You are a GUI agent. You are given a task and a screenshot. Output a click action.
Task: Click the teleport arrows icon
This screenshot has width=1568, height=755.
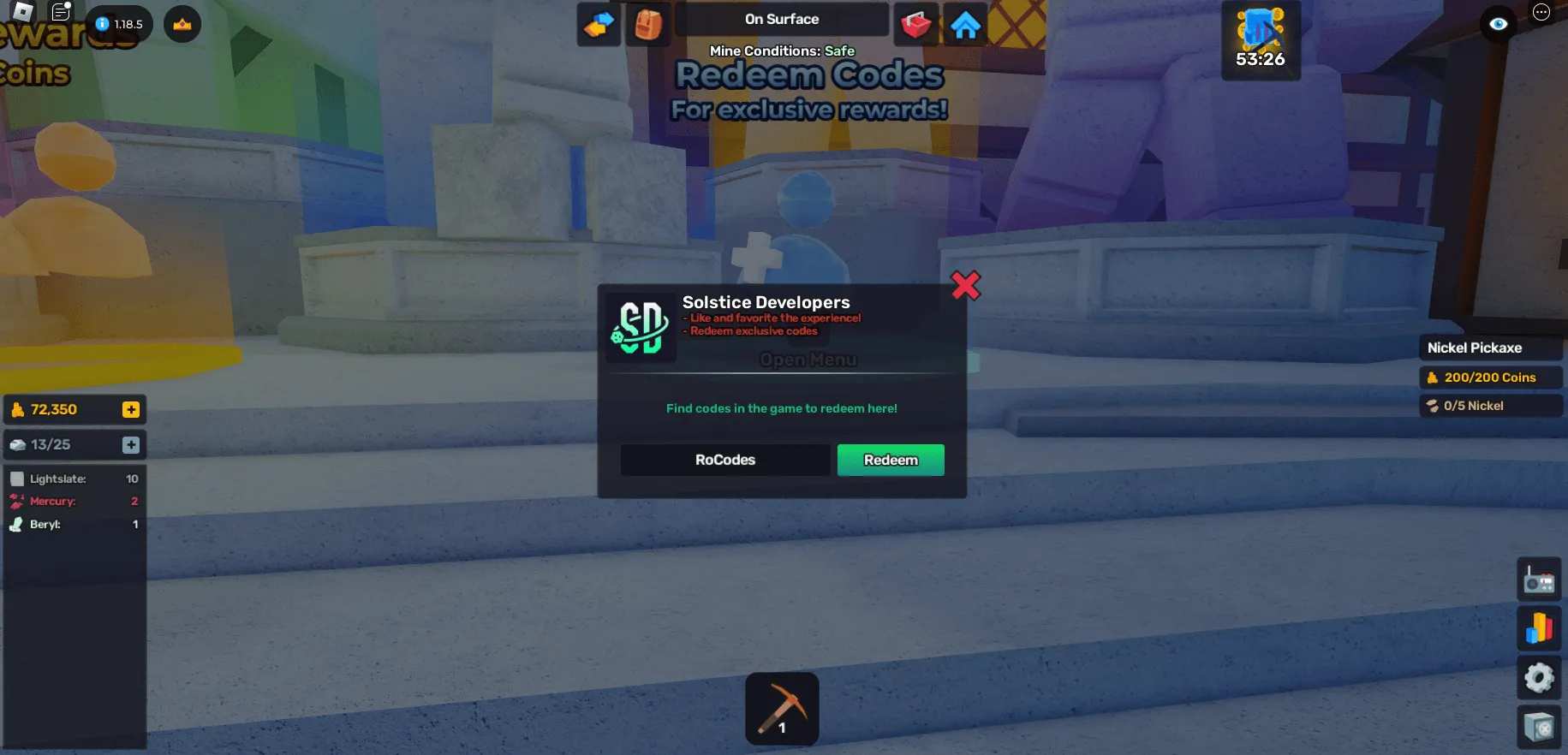[x=599, y=24]
